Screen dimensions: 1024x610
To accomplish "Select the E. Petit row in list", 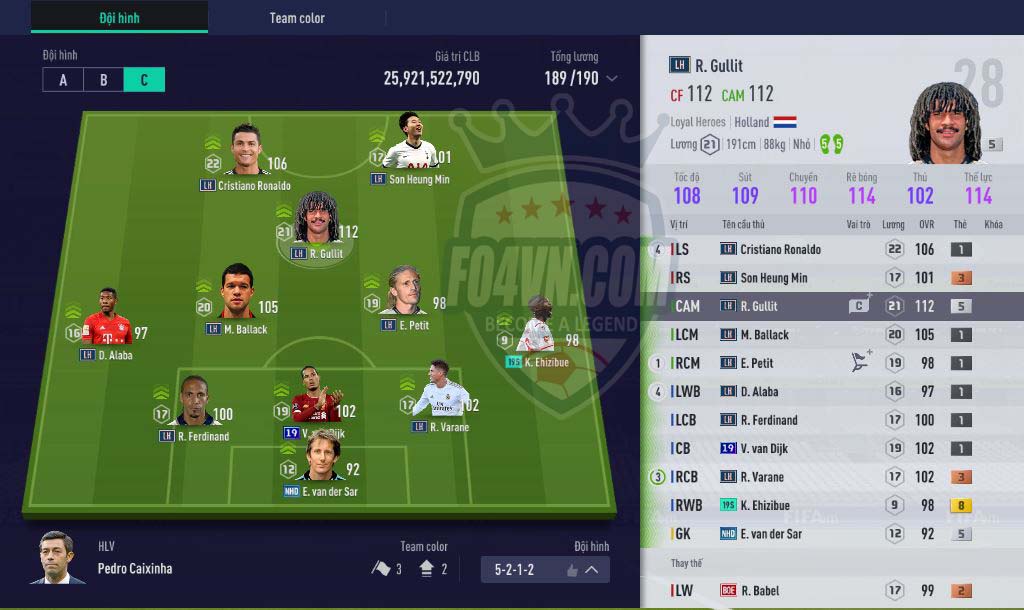I will pyautogui.click(x=831, y=363).
